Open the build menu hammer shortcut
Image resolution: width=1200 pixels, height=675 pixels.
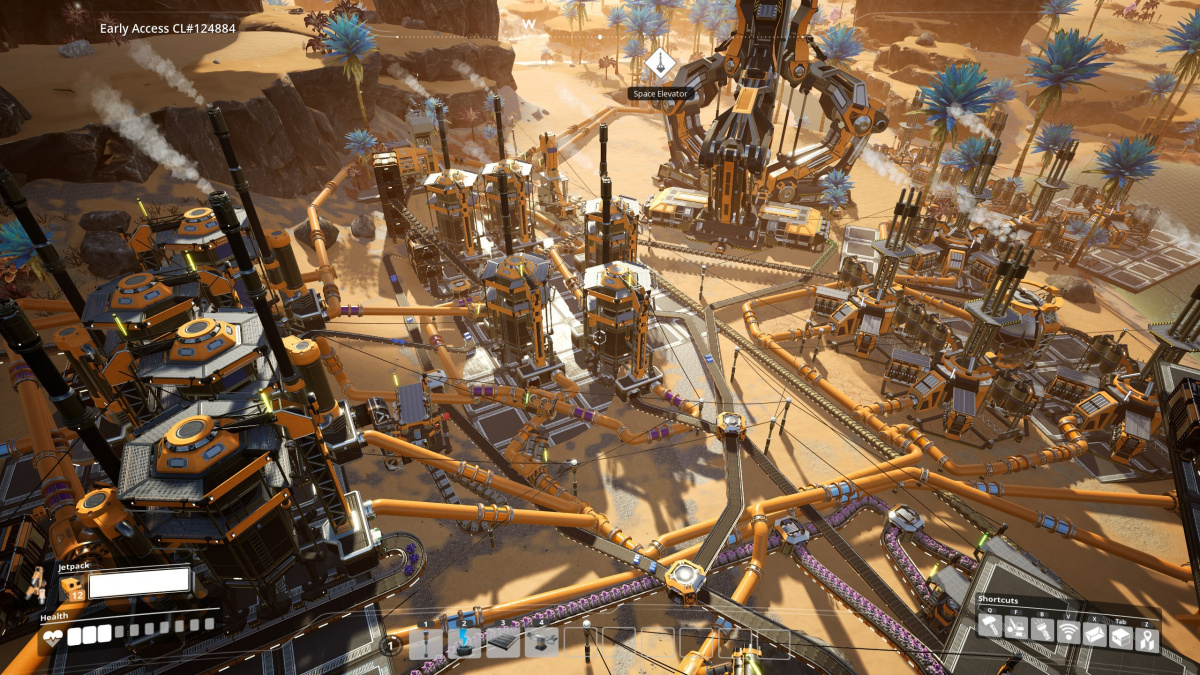(990, 627)
